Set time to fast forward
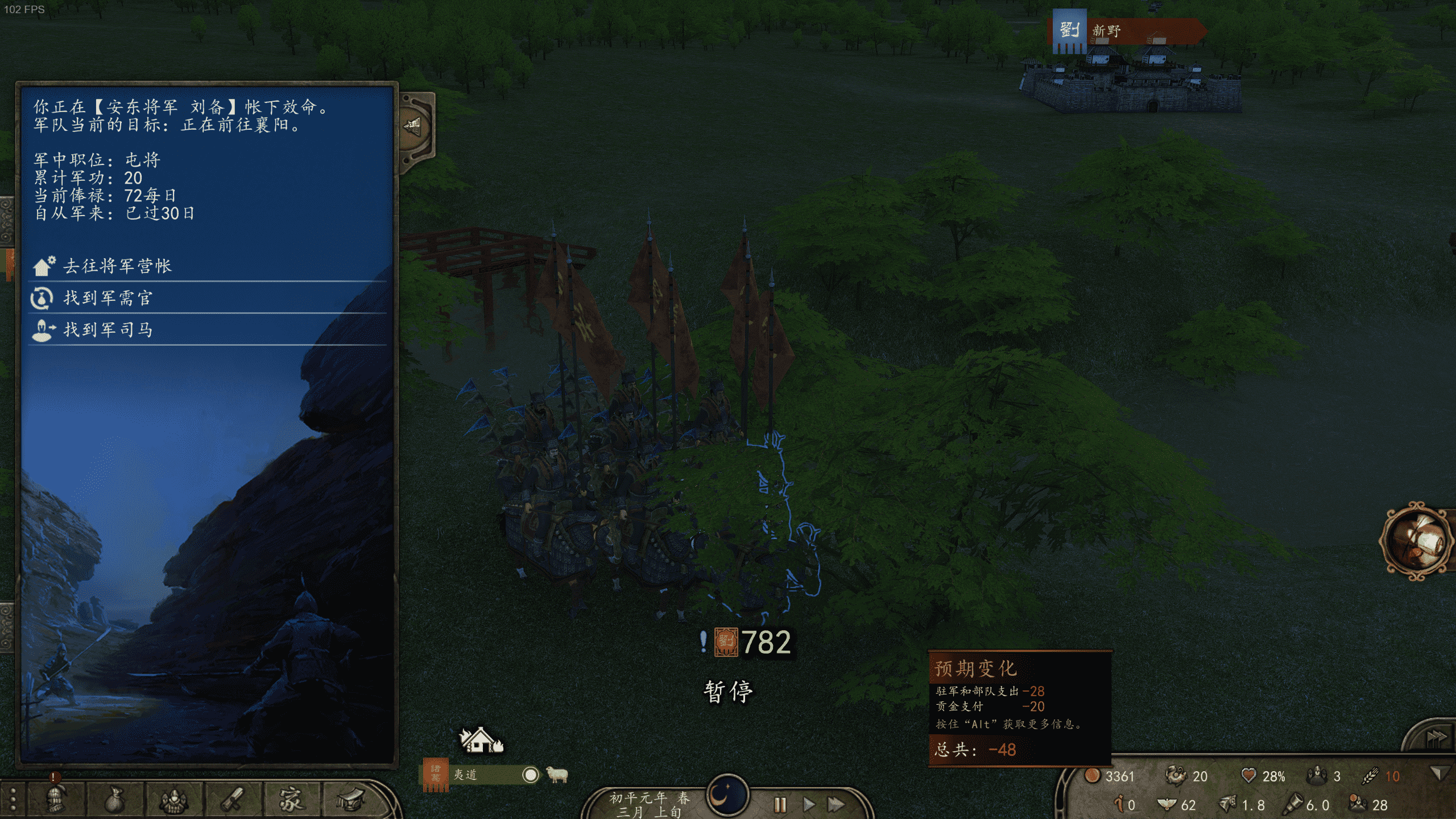The width and height of the screenshot is (1456, 819). coord(835,804)
